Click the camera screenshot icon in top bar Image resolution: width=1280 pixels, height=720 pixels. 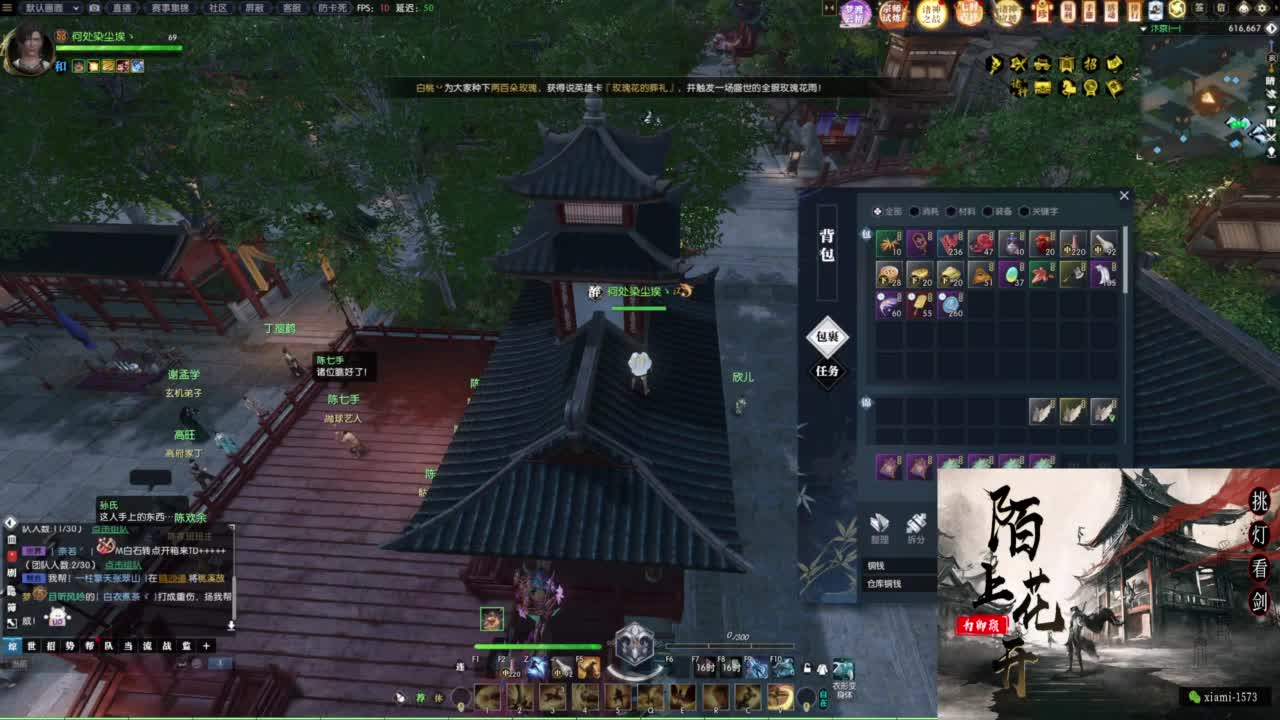point(94,8)
